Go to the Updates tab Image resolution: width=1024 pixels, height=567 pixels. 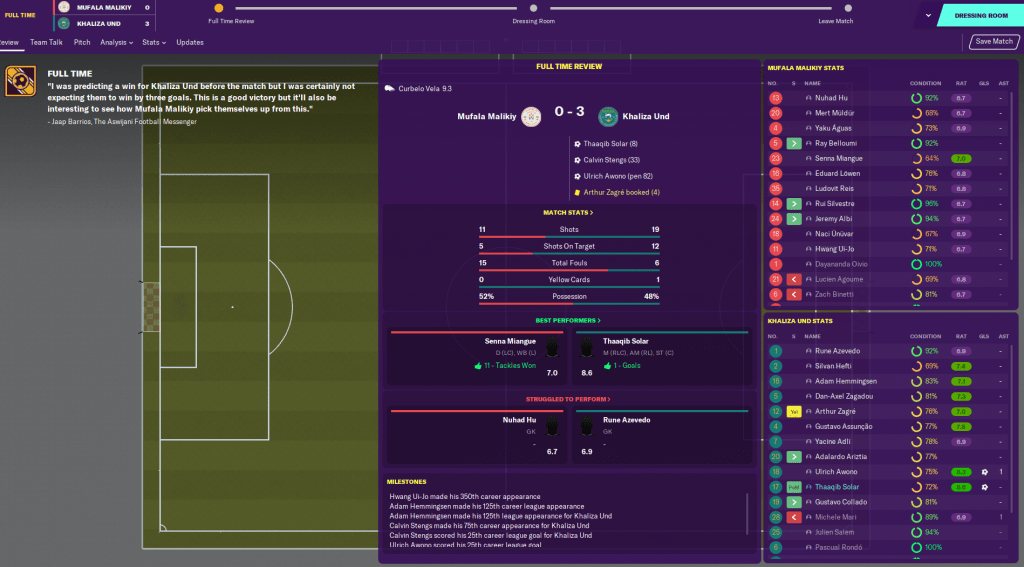click(190, 43)
